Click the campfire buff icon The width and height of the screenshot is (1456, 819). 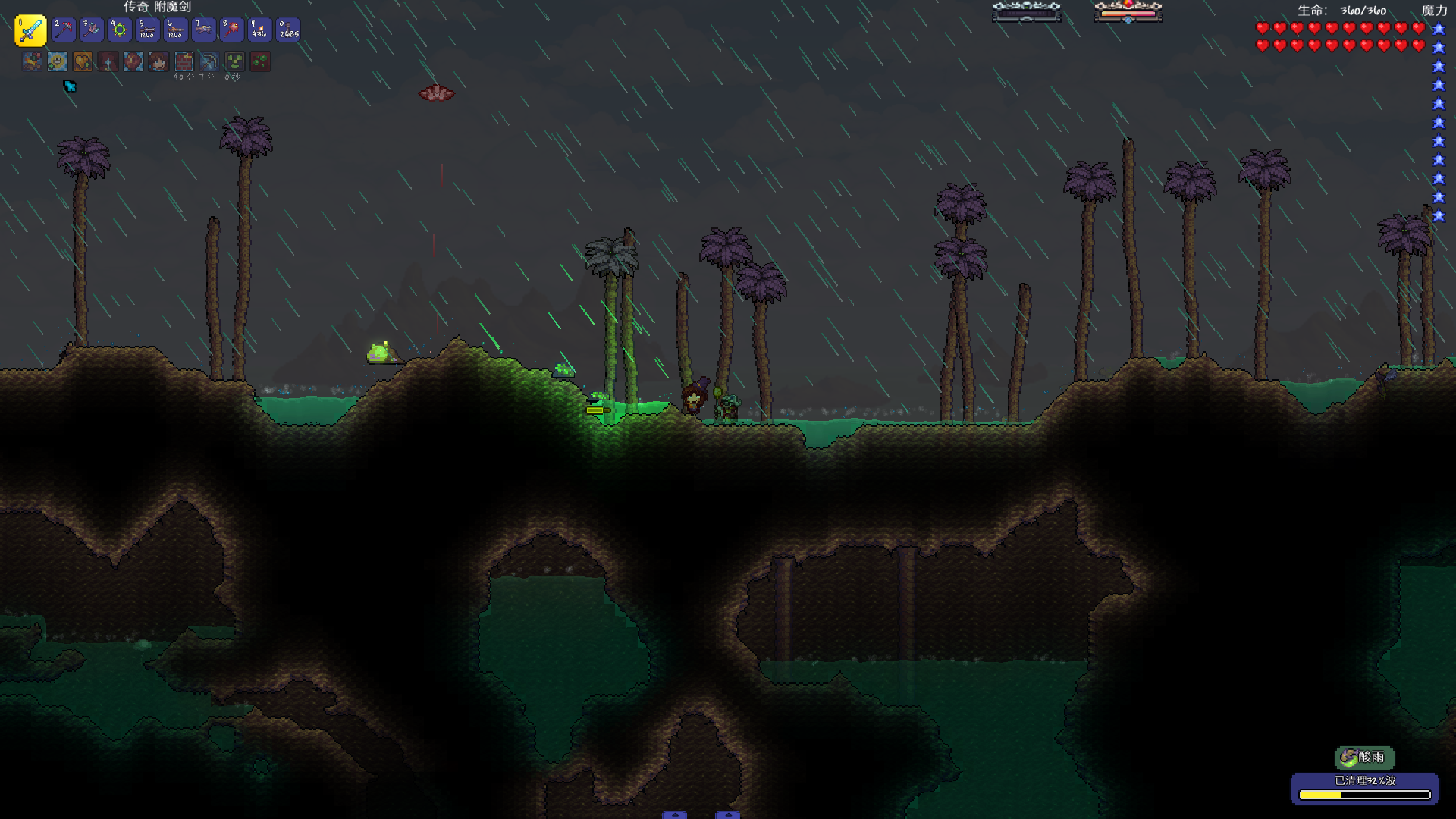[x=32, y=61]
